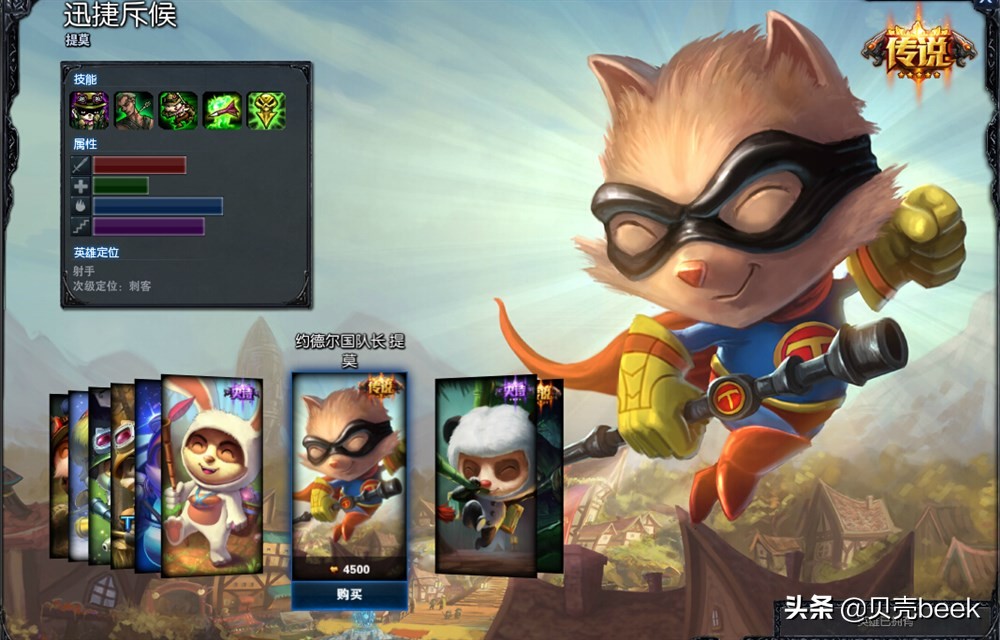Select the Captain Teemo skin card with goggles
1000x640 pixels.
tap(349, 470)
